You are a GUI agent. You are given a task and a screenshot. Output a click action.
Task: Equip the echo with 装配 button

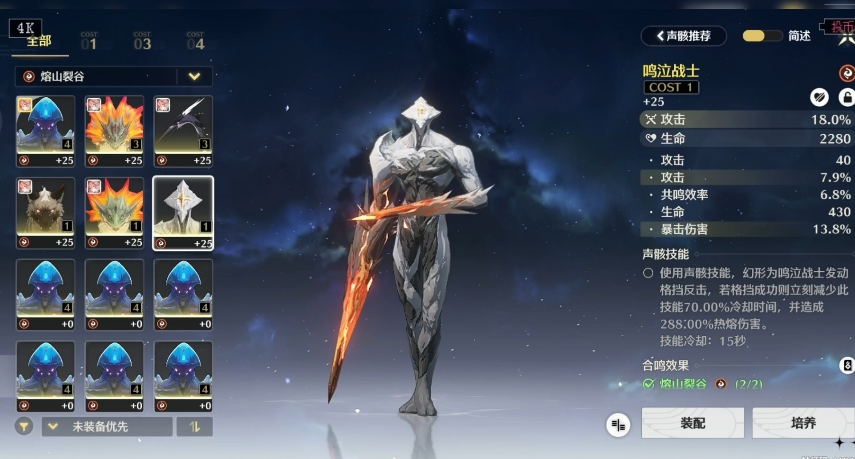pos(692,424)
